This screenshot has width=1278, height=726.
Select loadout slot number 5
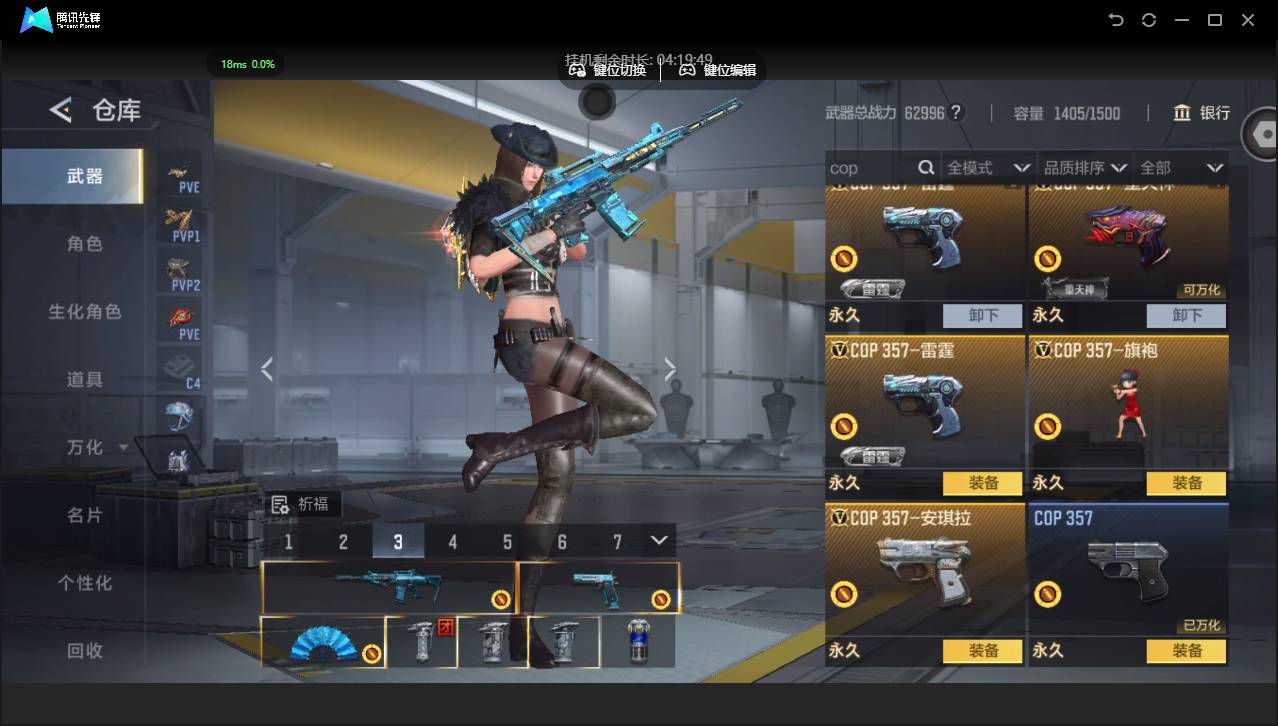click(x=507, y=542)
